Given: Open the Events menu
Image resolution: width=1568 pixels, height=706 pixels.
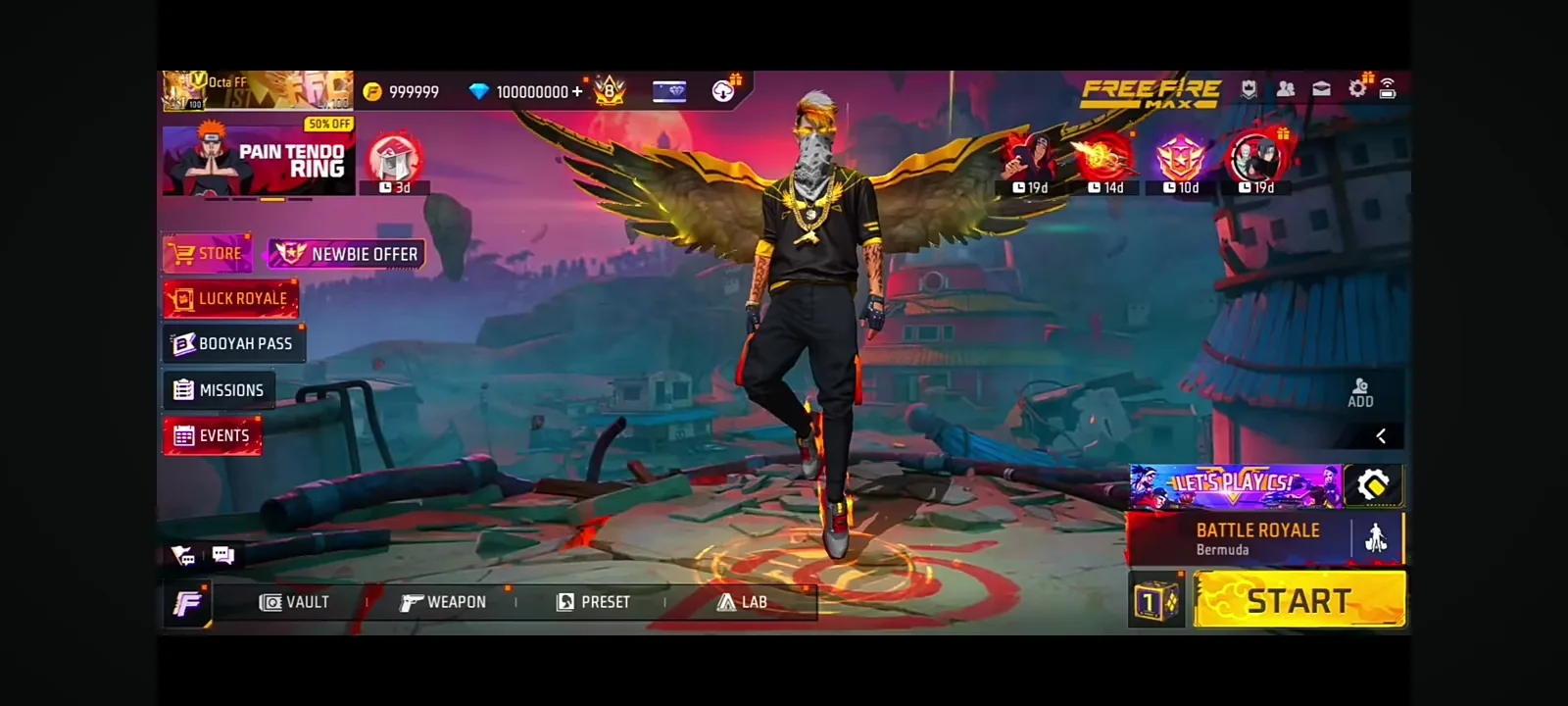Looking at the screenshot, I should [213, 435].
